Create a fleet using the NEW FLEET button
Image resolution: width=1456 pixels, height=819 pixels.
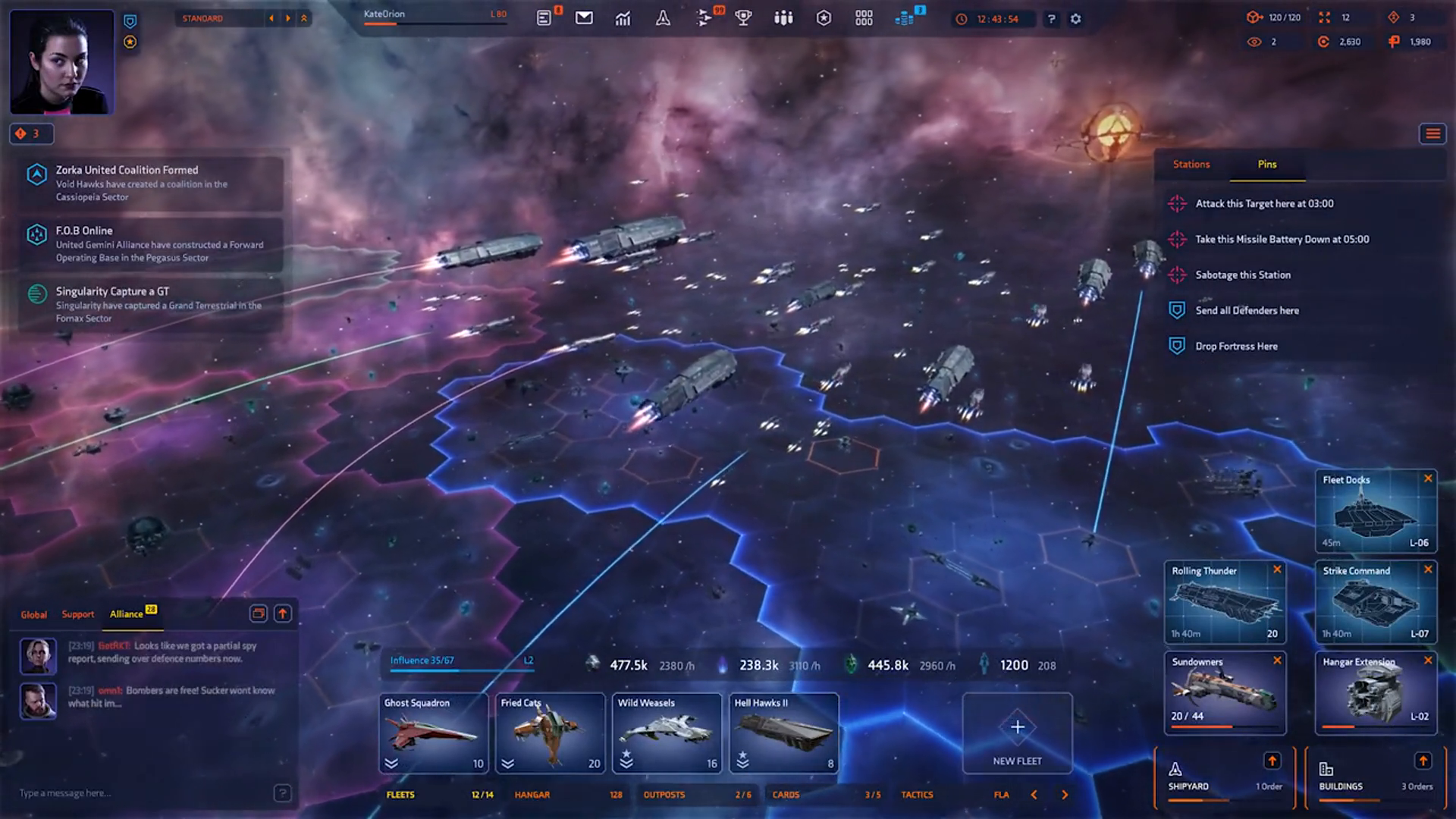click(x=1017, y=733)
